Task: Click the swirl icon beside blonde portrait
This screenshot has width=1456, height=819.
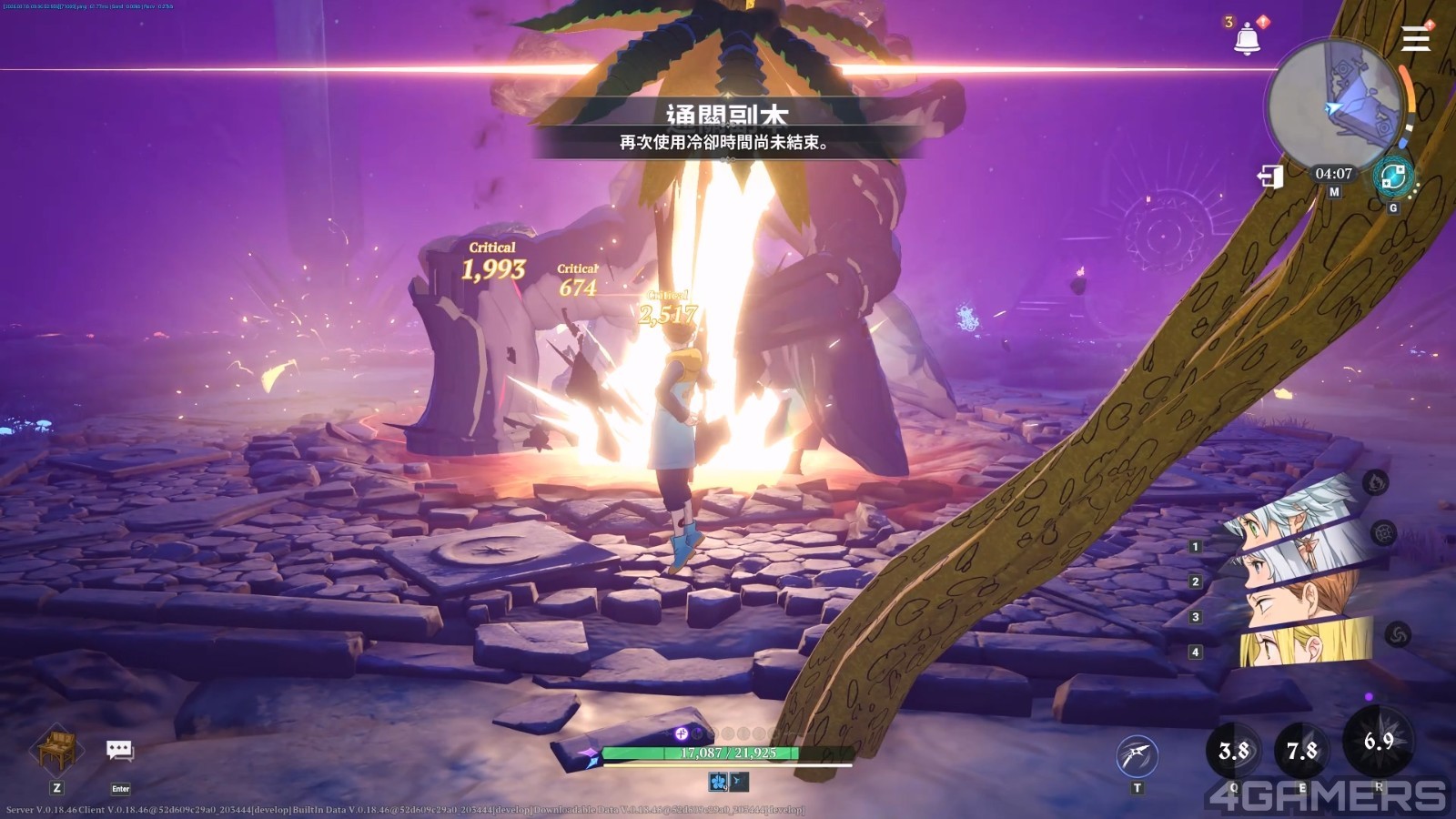Action: [1398, 634]
